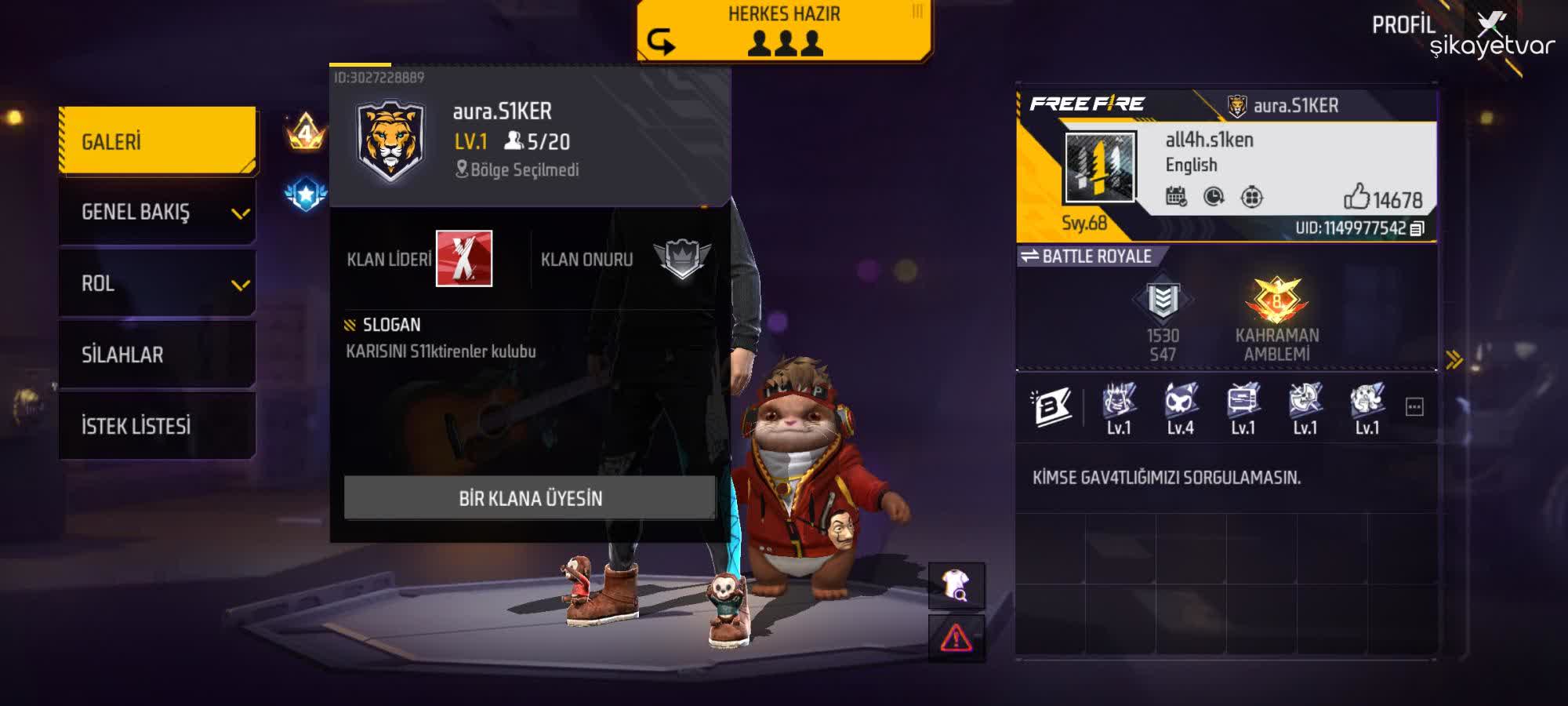Screen dimensions: 1568x706
Task: Select the clan leader red avatar
Action: 464,259
